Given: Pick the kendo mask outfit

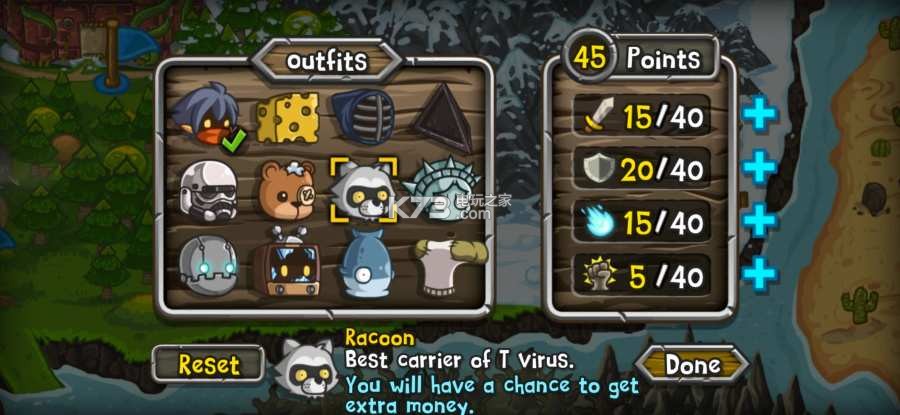Looking at the screenshot, I should 364,115.
